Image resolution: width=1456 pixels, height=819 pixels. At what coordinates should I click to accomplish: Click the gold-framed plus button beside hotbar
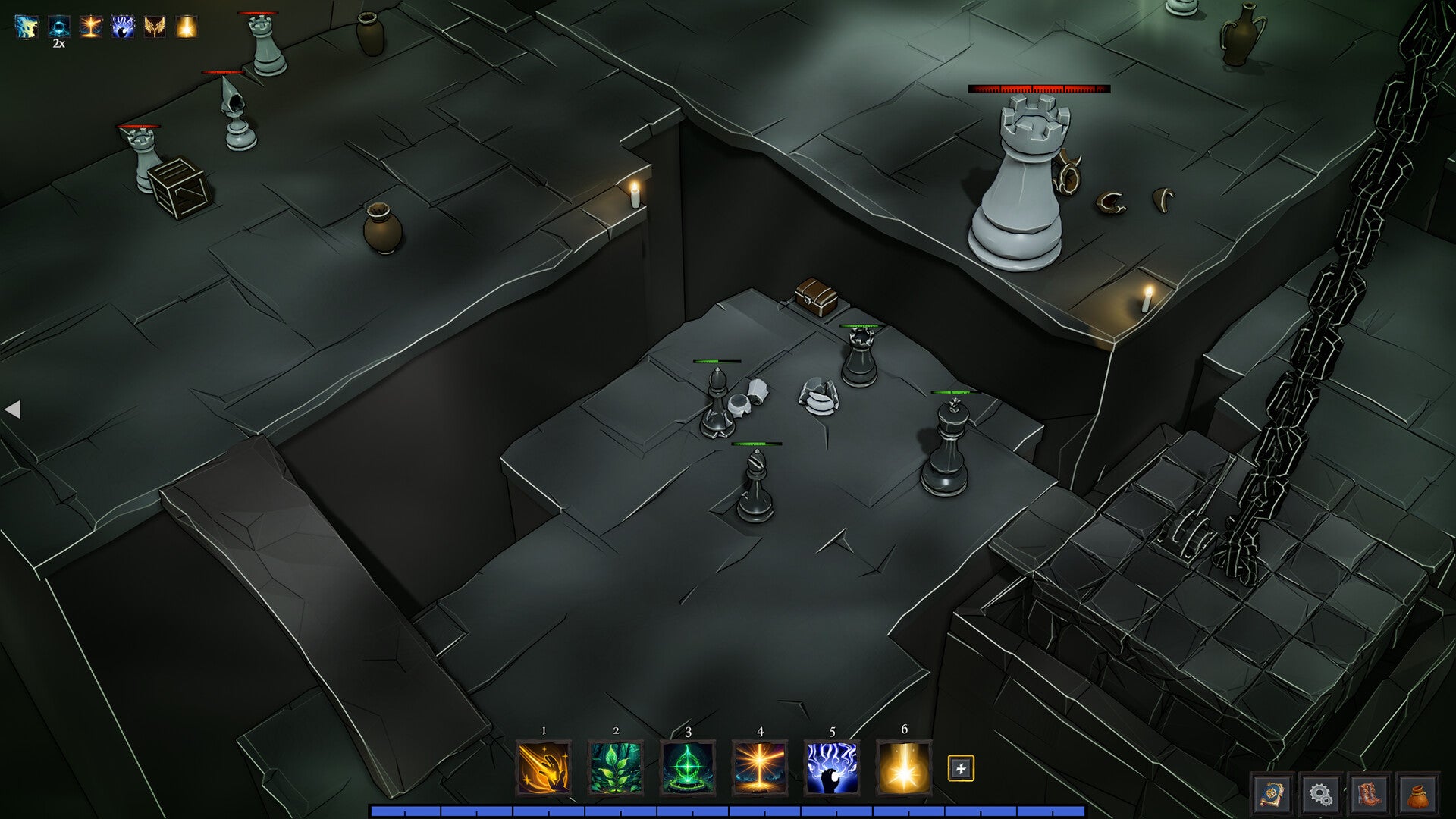tap(961, 768)
